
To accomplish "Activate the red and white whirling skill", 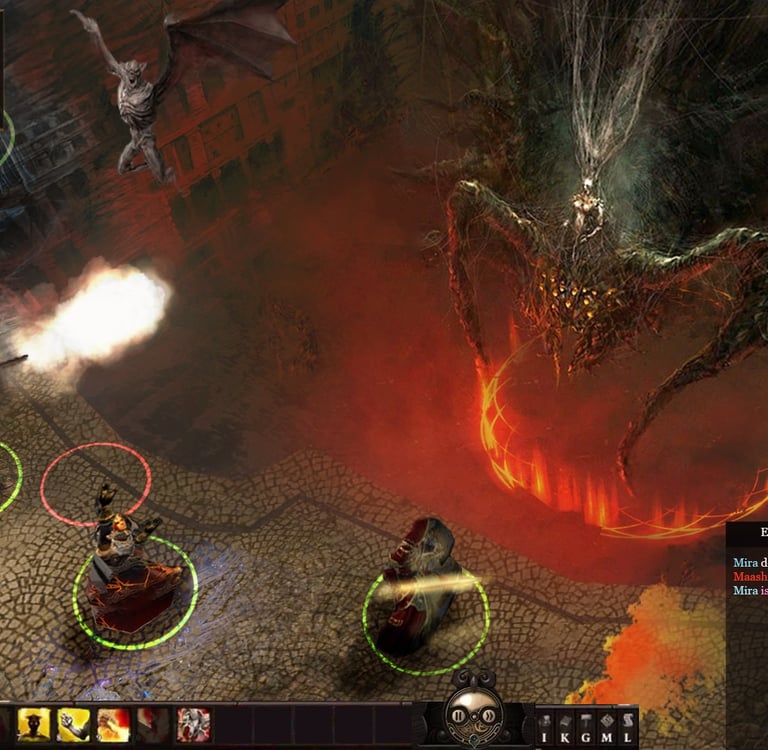I will (x=193, y=724).
